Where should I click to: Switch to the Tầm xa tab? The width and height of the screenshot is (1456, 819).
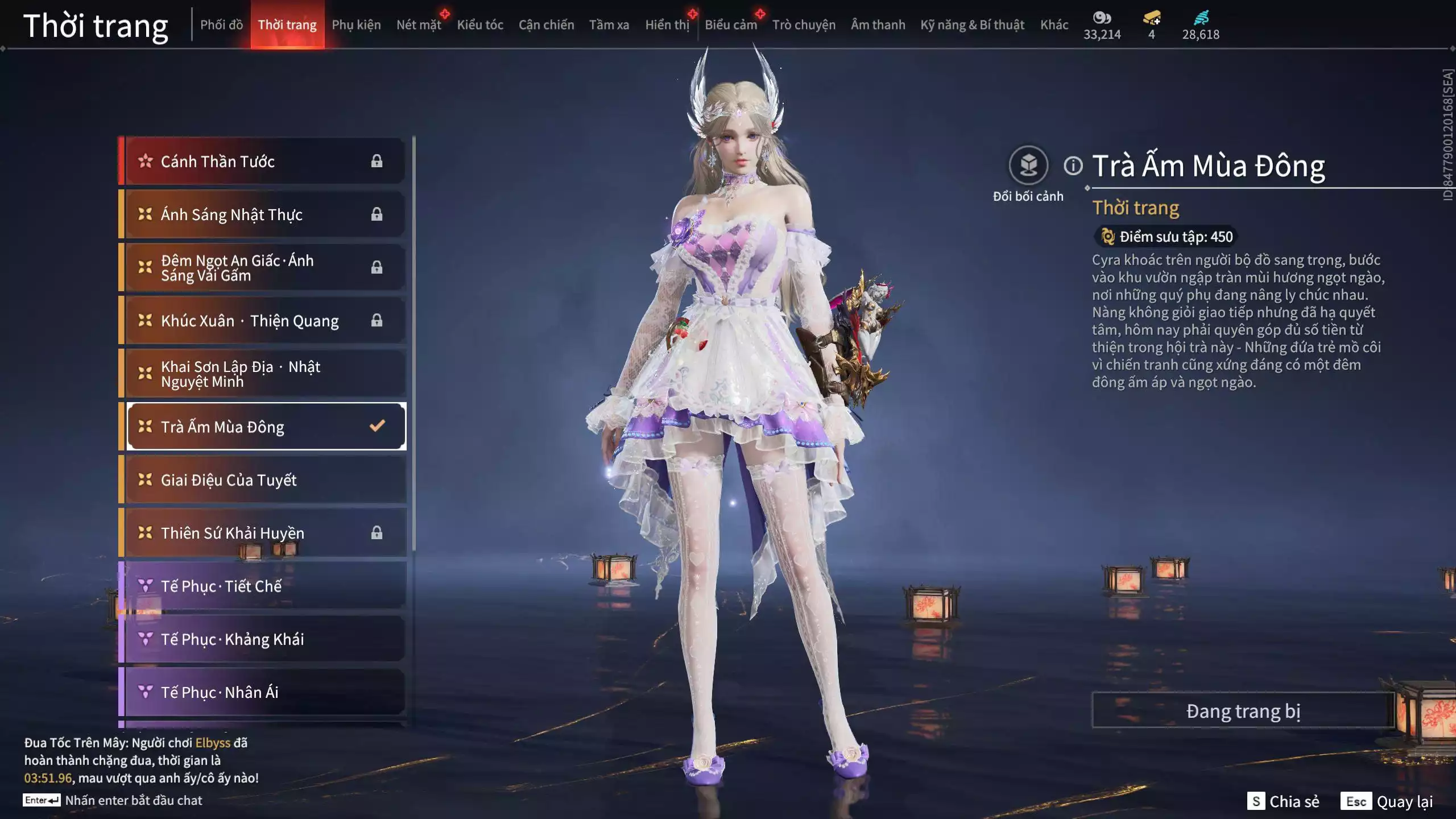tap(609, 25)
